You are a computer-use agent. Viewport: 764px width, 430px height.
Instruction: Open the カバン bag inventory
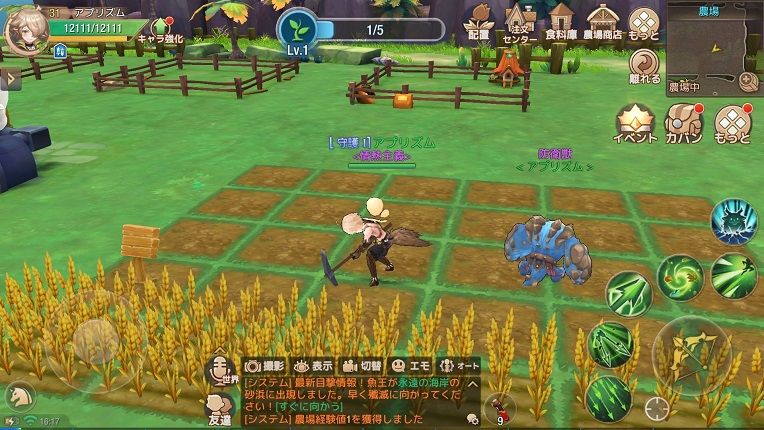coord(683,124)
